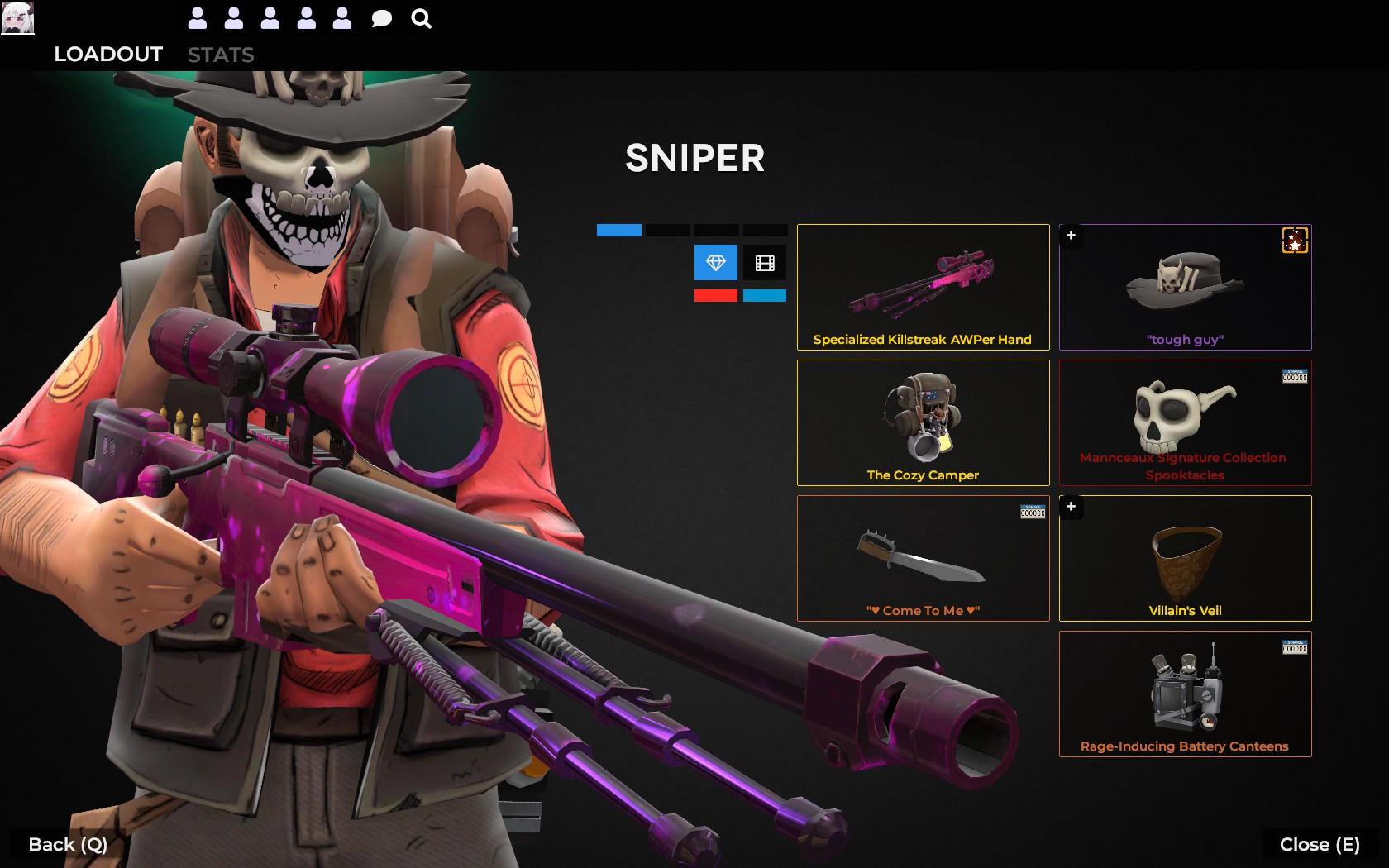The image size is (1389, 868).
Task: Select the highlighted blue loadout slot bar
Action: pyautogui.click(x=618, y=231)
